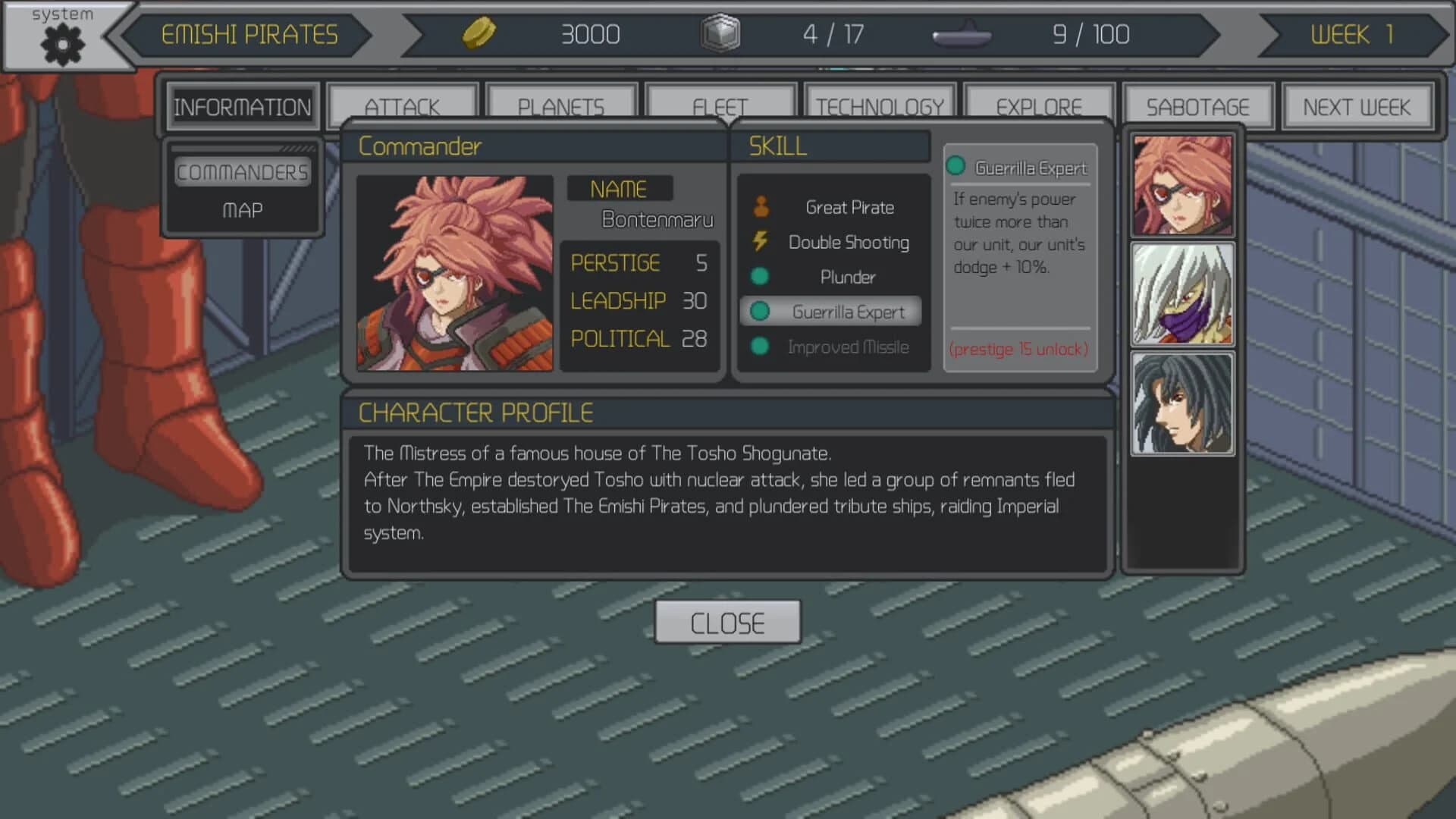Select the MAP option

click(x=242, y=210)
